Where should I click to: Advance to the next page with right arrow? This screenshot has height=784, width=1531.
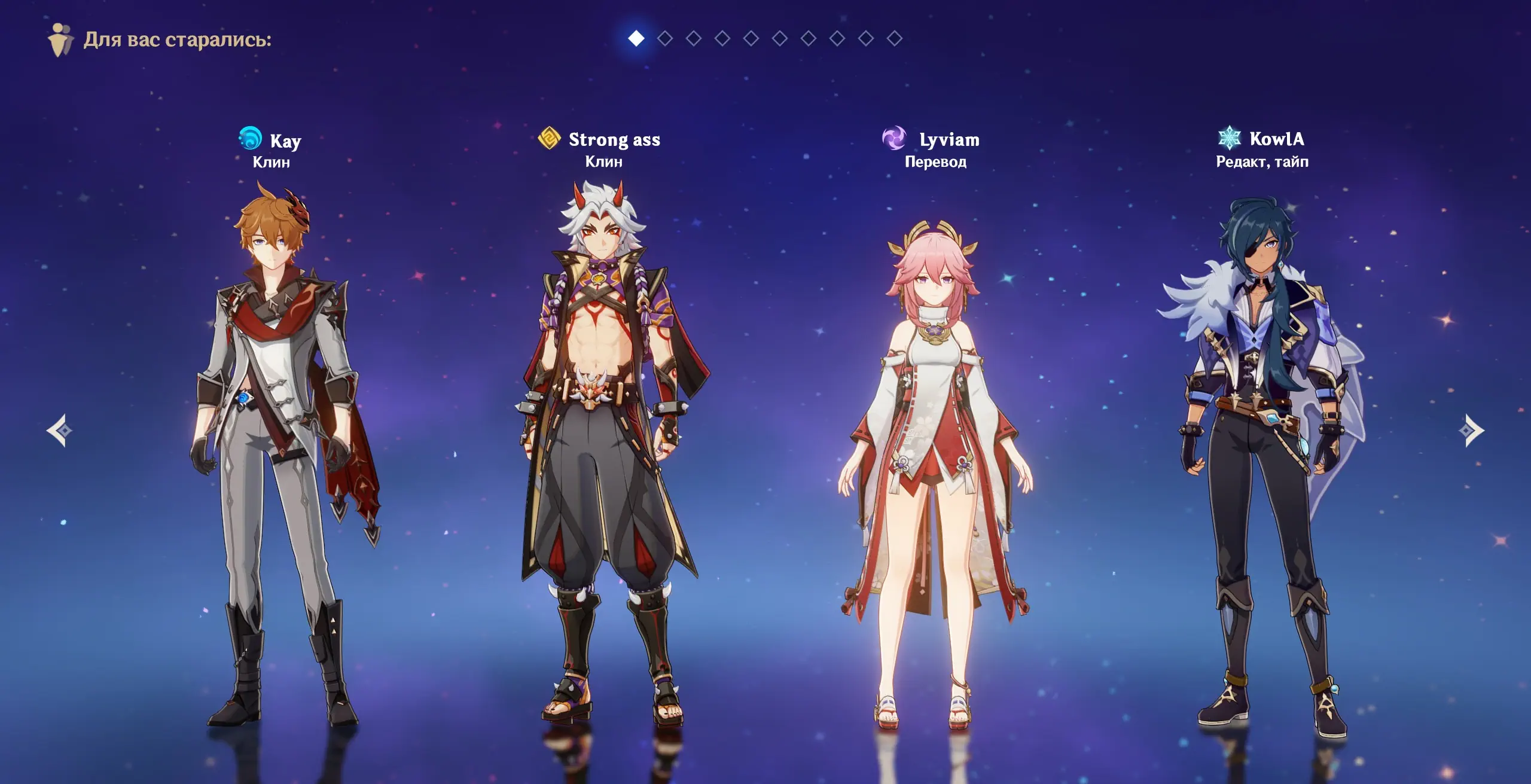(1471, 431)
